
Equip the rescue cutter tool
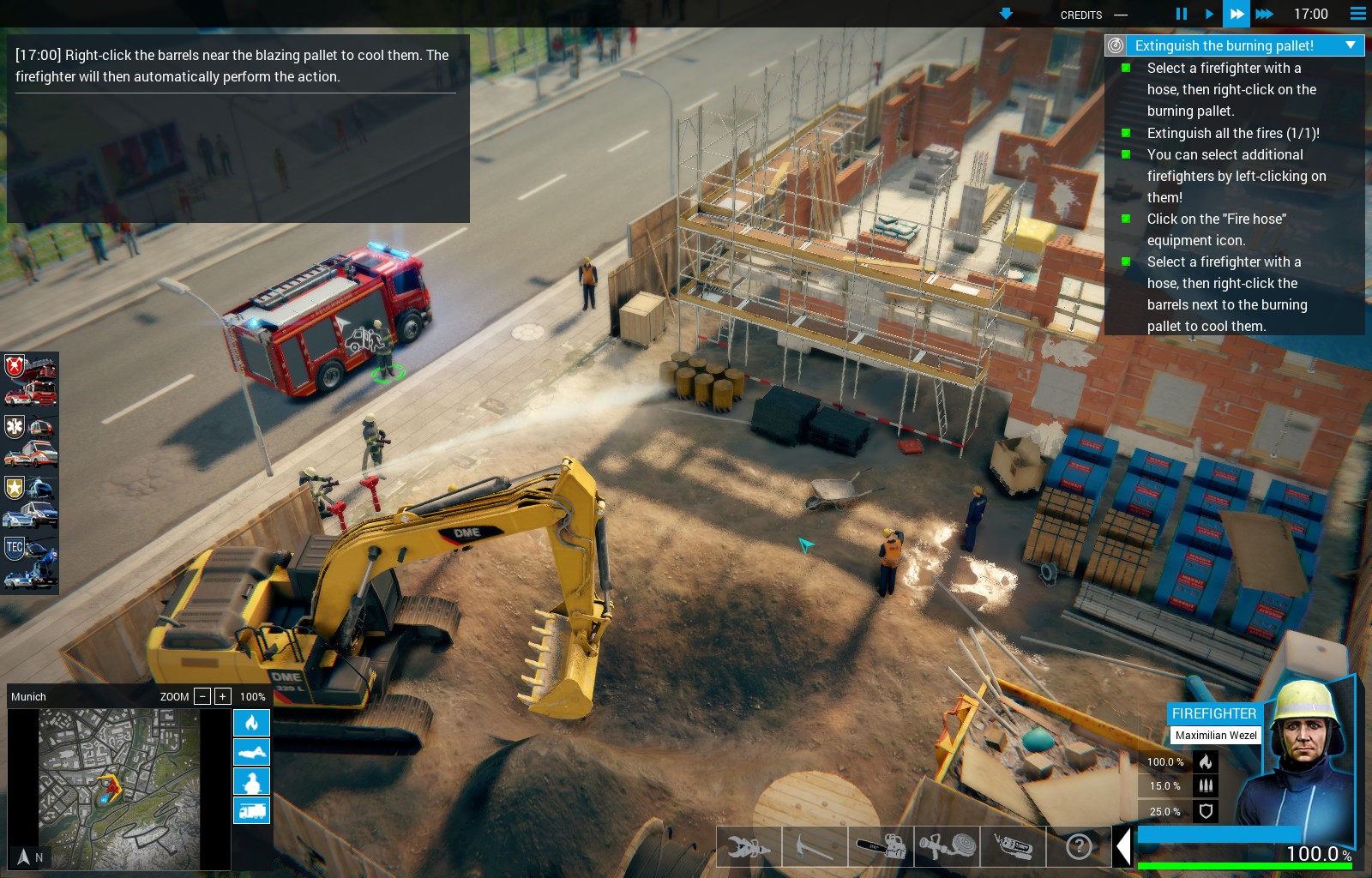[x=749, y=847]
